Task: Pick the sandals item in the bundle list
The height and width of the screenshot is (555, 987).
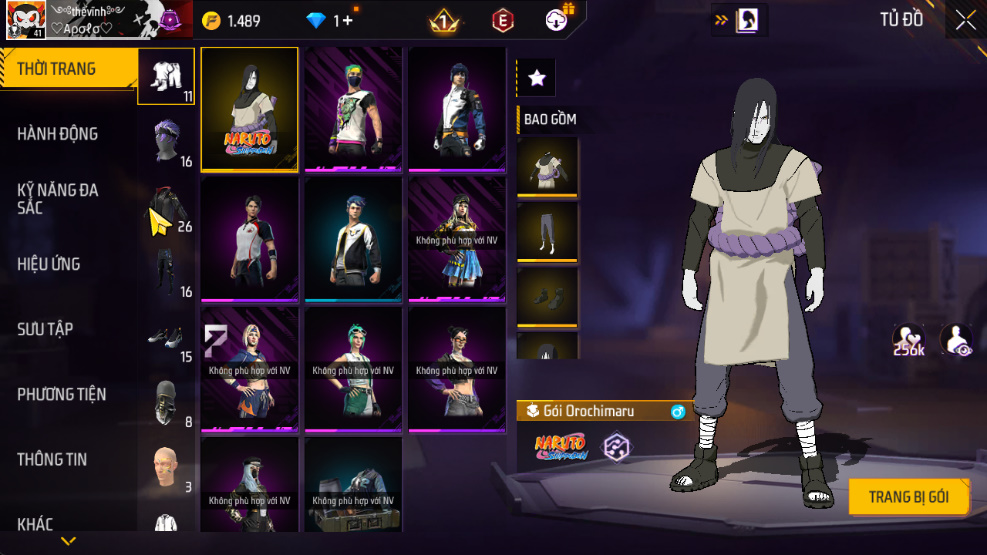Action: pyautogui.click(x=547, y=296)
